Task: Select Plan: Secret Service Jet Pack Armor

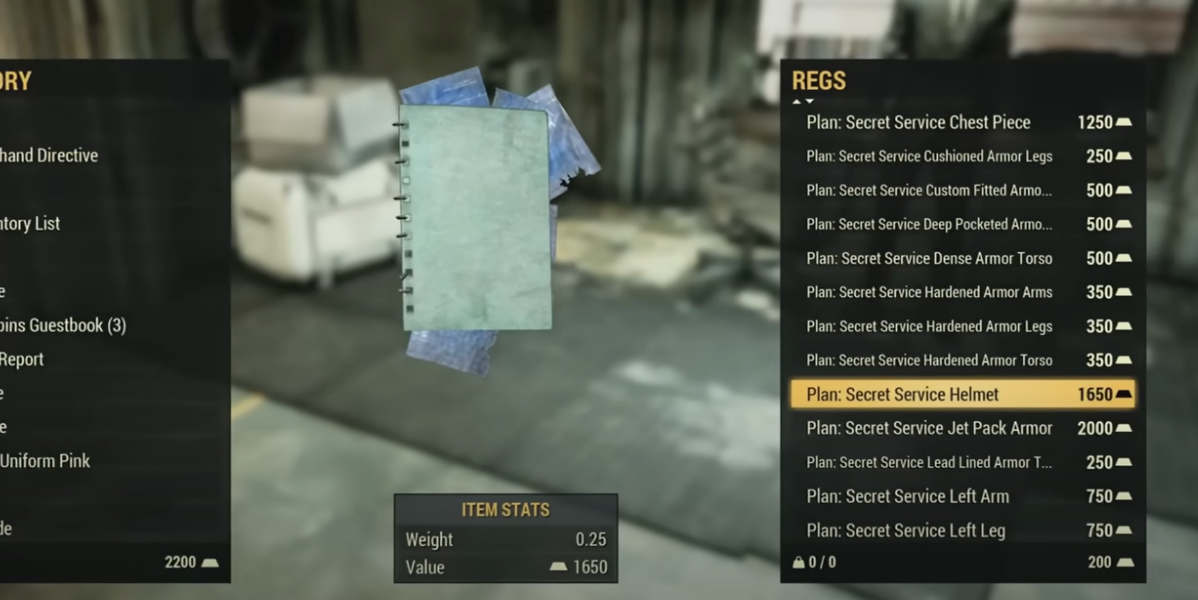Action: tap(929, 429)
